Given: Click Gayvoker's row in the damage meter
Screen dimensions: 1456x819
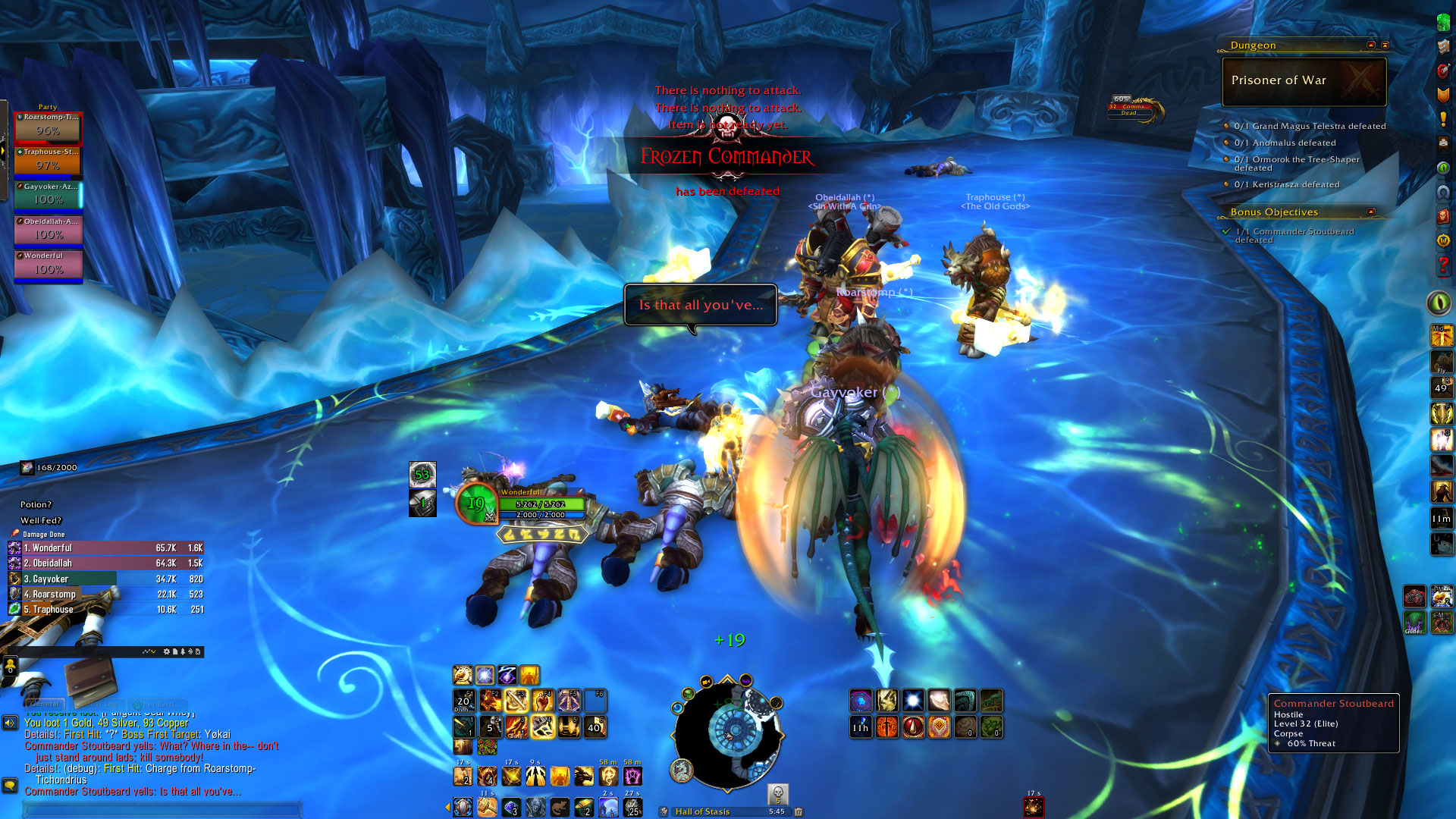Looking at the screenshot, I should [x=106, y=579].
